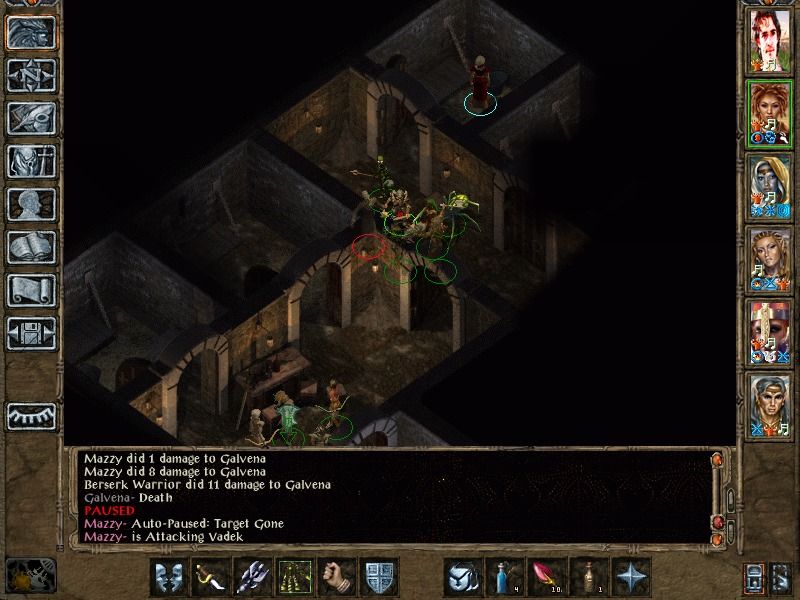The height and width of the screenshot is (600, 800).
Task: Toggle pause with the clock button
Action: (x=30, y=576)
